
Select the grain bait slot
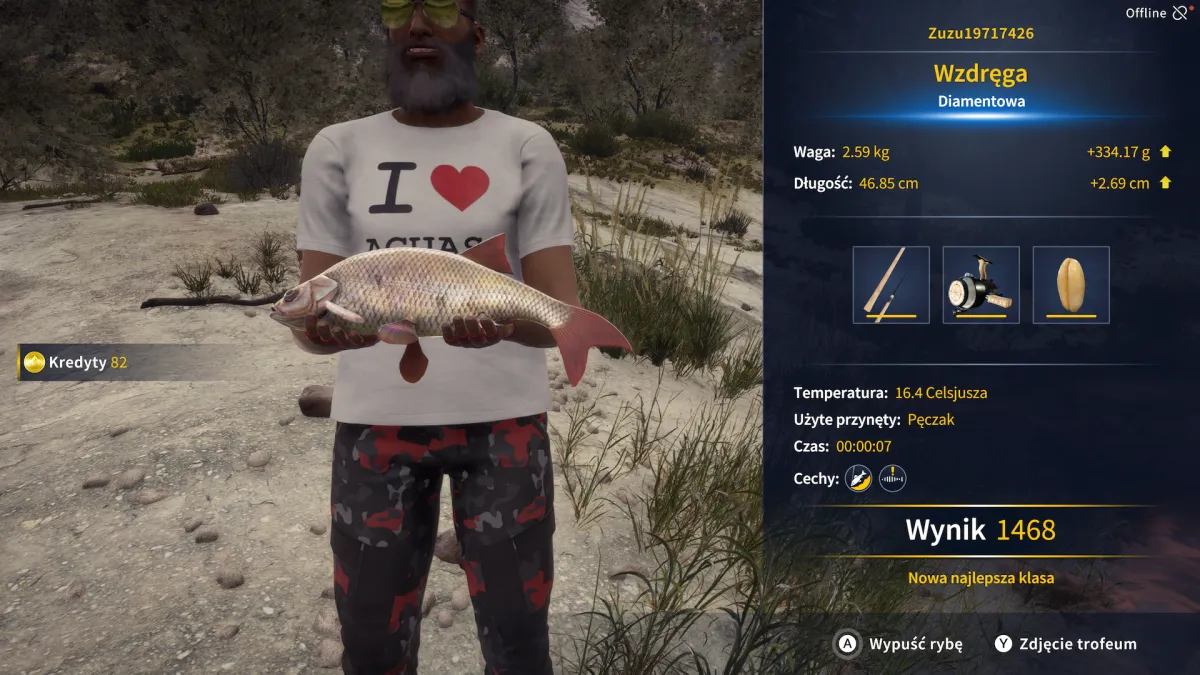tap(1071, 285)
